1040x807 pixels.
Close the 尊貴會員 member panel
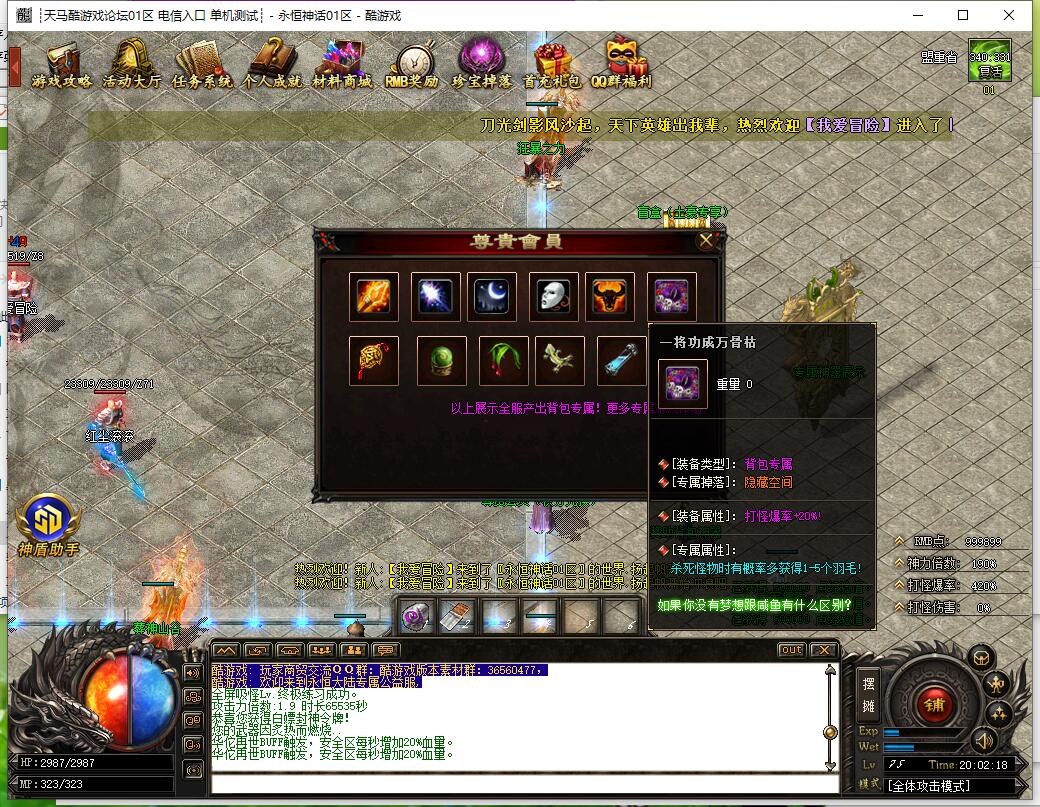pos(706,241)
